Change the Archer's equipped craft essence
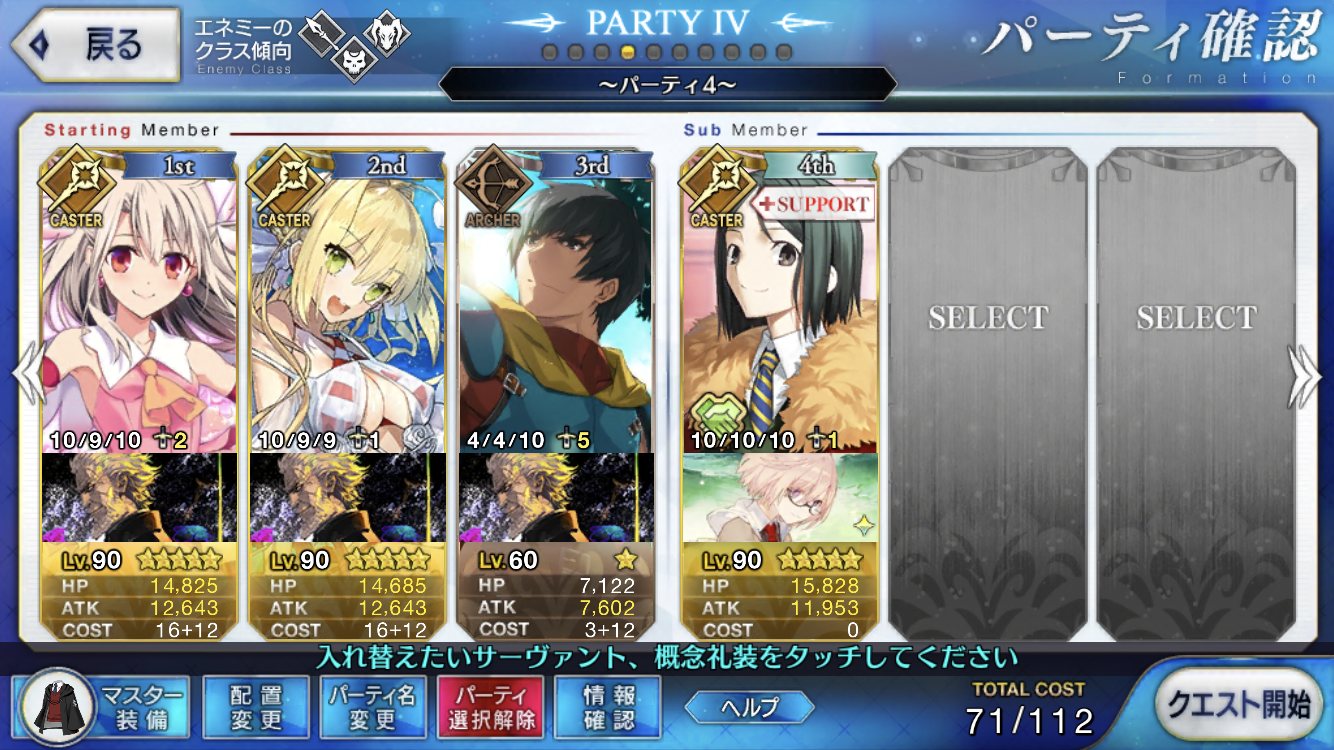The height and width of the screenshot is (750, 1334). coord(556,497)
